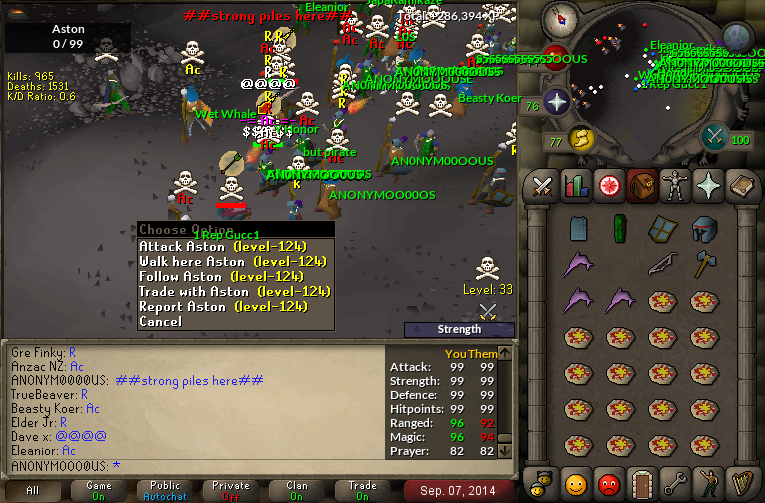
Task: Select the helmet in the inventory
Action: point(704,228)
